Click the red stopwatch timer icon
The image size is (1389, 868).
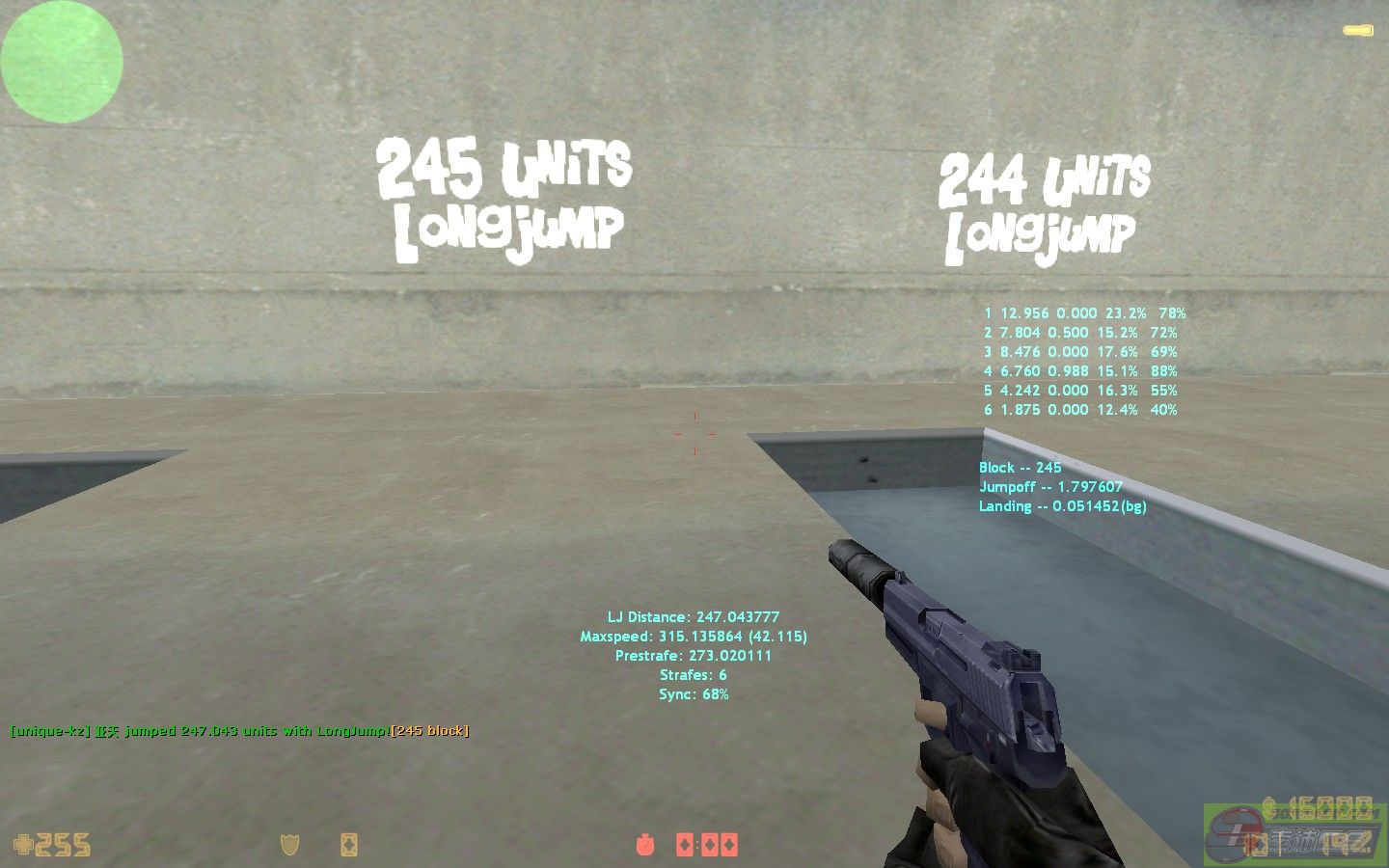pyautogui.click(x=644, y=845)
